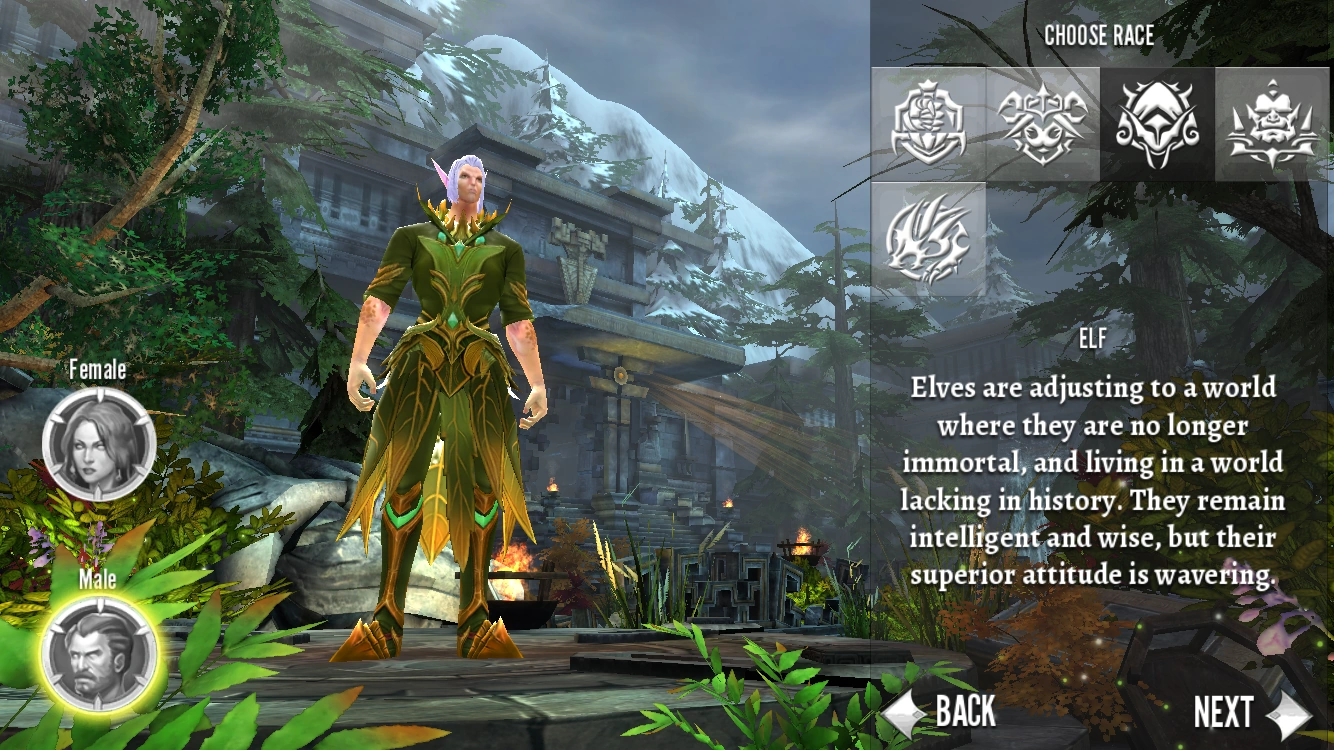Select the human shield race crest icon

click(928, 123)
